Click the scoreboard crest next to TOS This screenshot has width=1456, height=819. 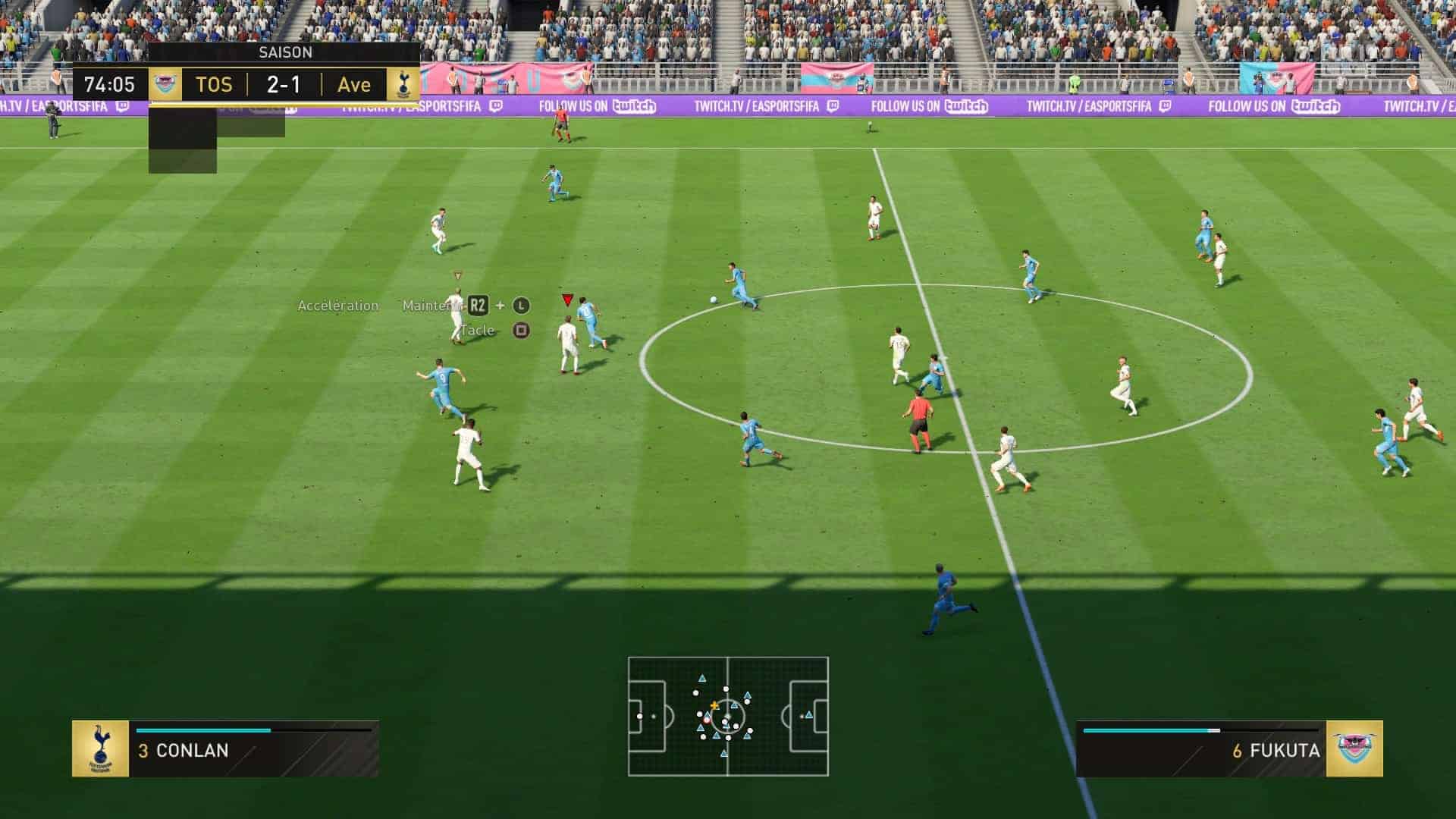tap(165, 84)
